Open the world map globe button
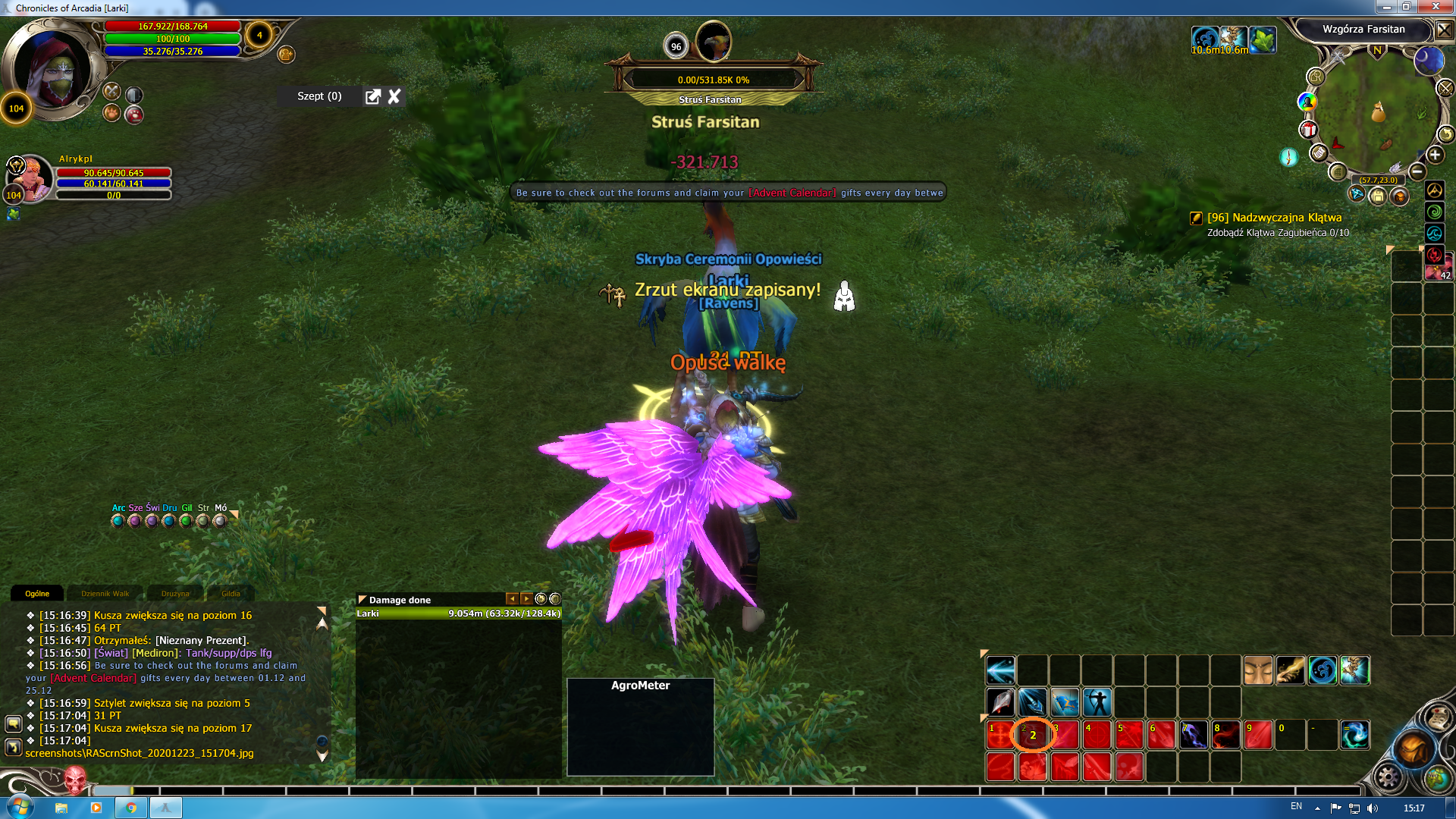Viewport: 1456px width, 819px height. coord(1437,777)
